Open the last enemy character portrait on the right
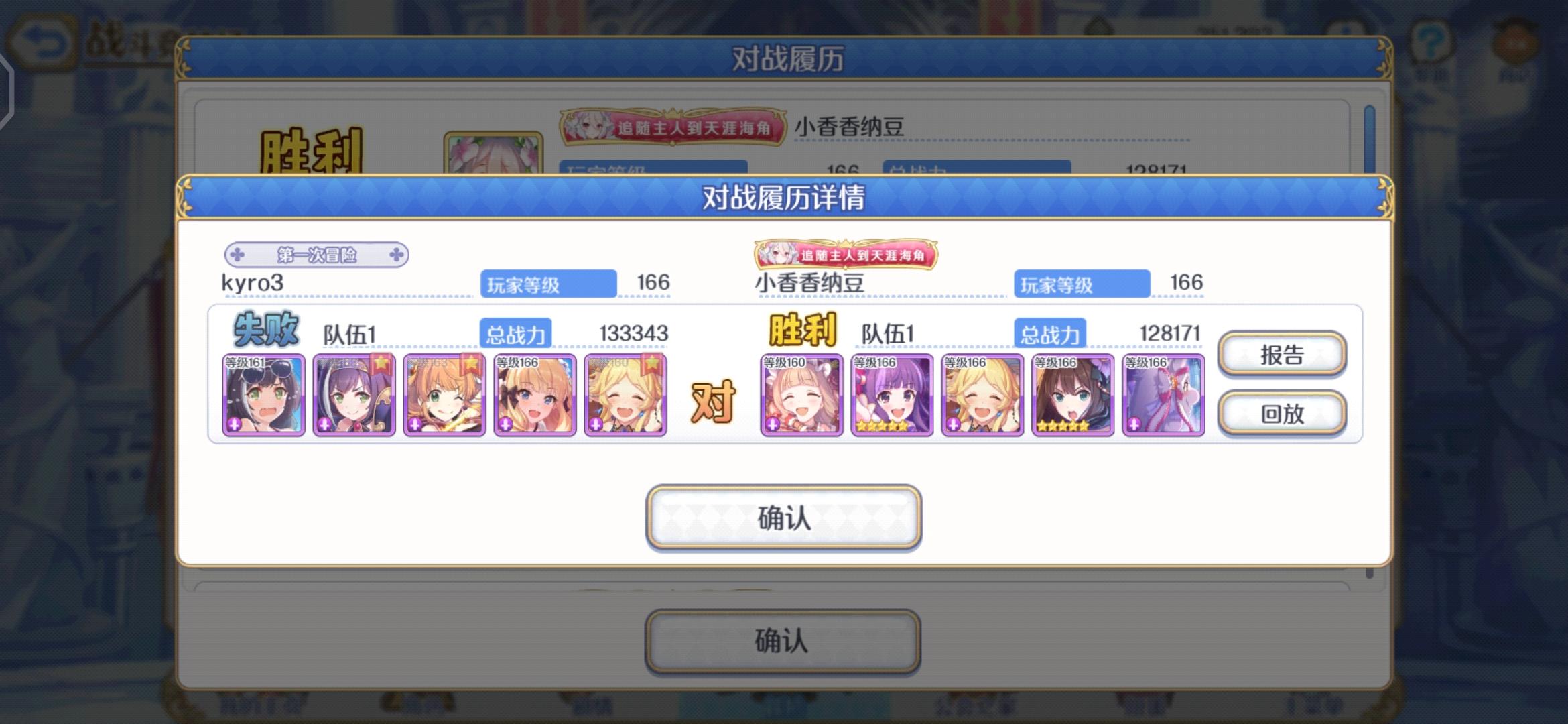The height and width of the screenshot is (724, 1568). (x=1163, y=394)
